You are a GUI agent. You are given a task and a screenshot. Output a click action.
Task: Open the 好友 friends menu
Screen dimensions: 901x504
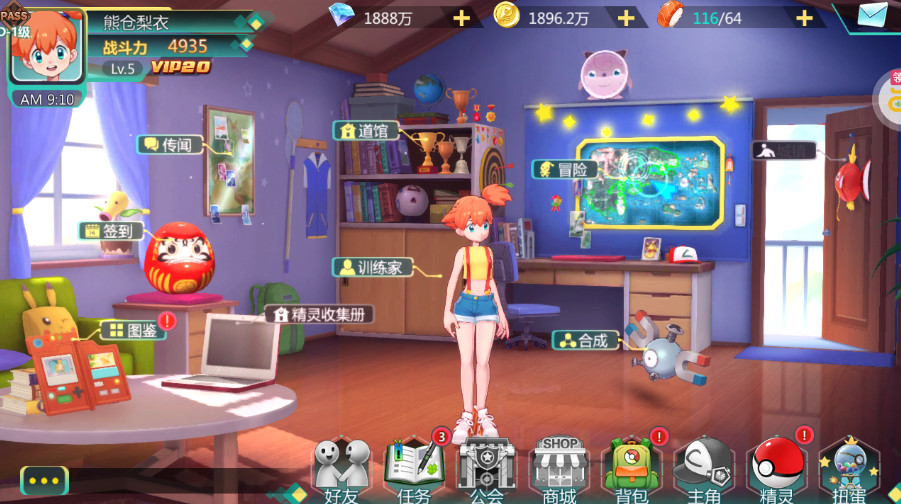[x=340, y=467]
